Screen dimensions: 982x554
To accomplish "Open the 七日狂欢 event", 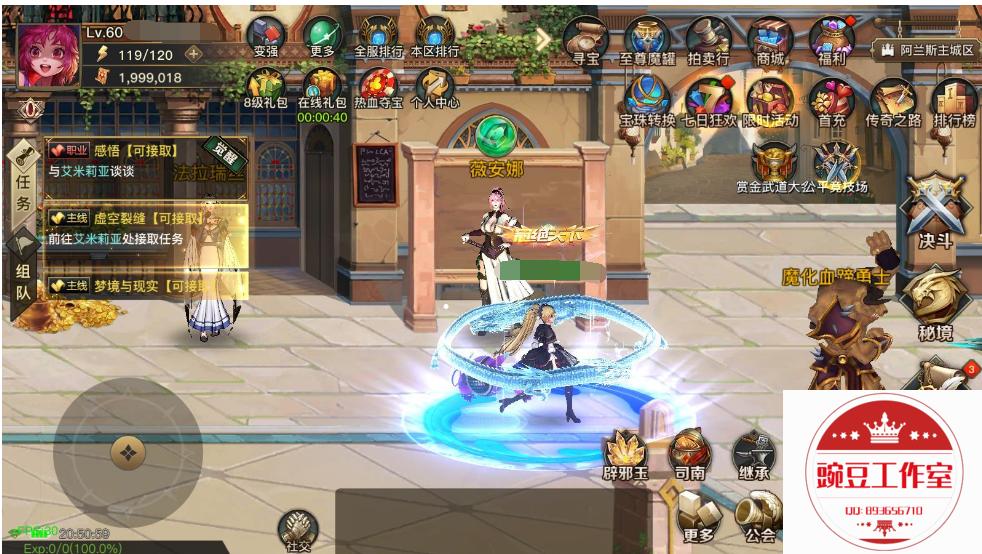I will click(708, 98).
